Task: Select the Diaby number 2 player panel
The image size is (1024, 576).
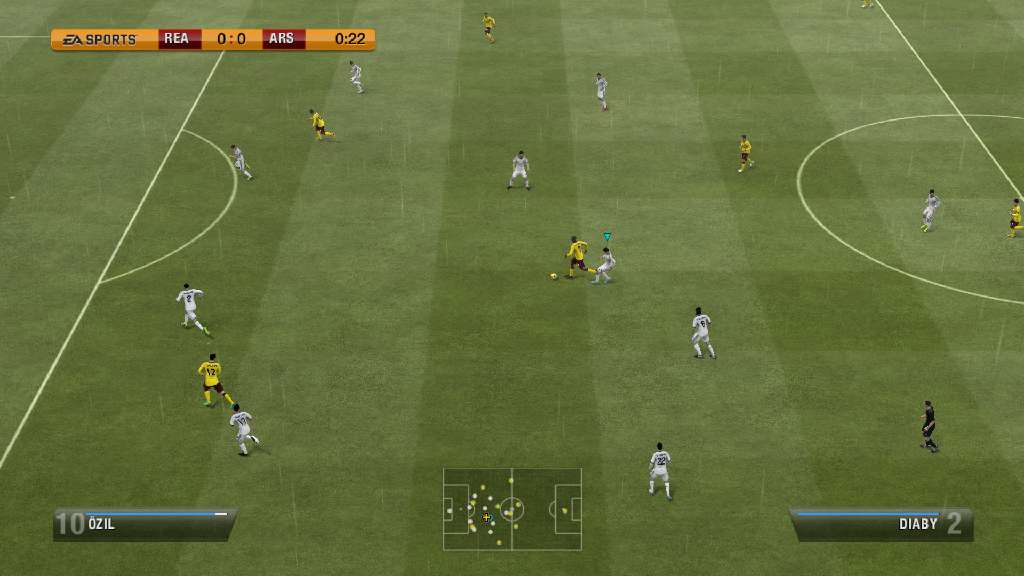Action: click(x=882, y=524)
